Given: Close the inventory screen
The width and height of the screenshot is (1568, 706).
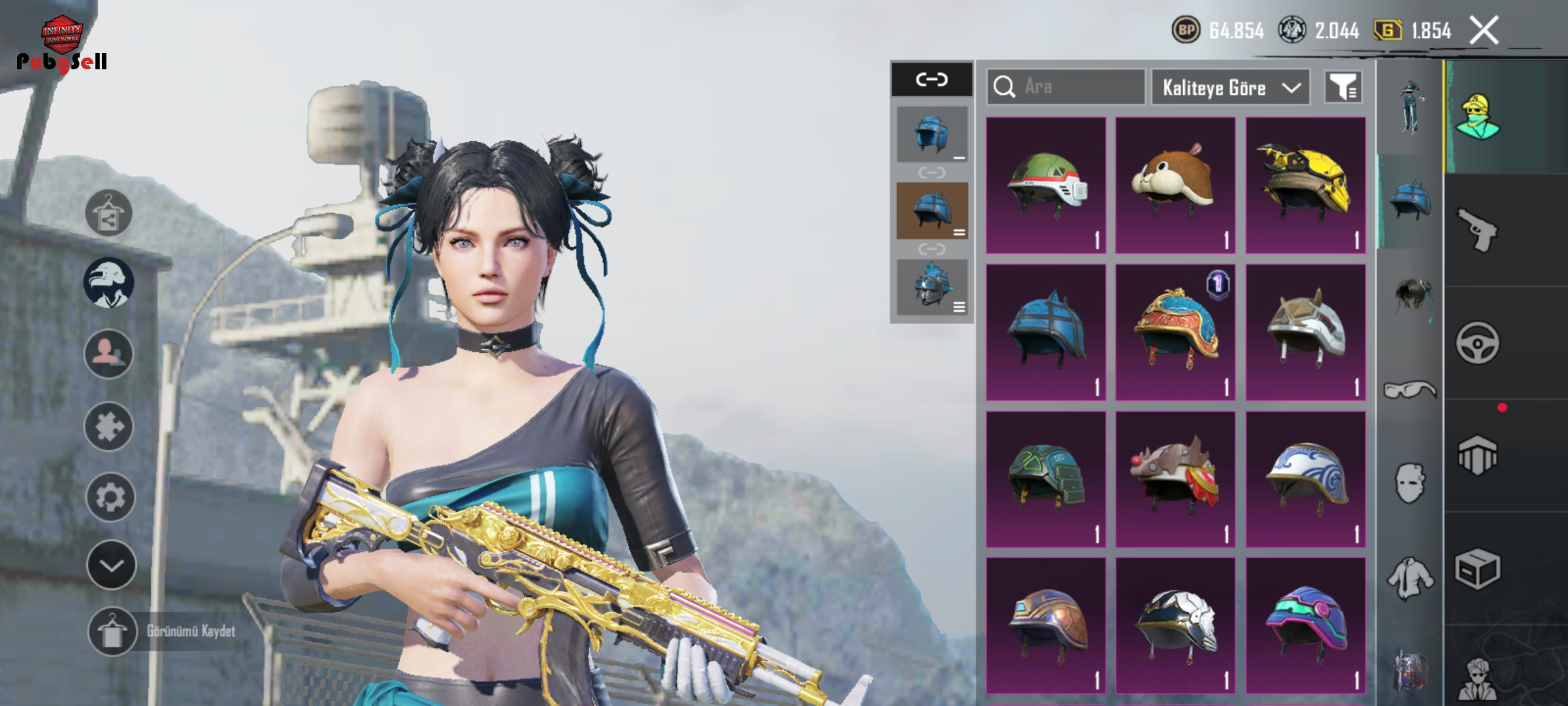Looking at the screenshot, I should pyautogui.click(x=1484, y=31).
